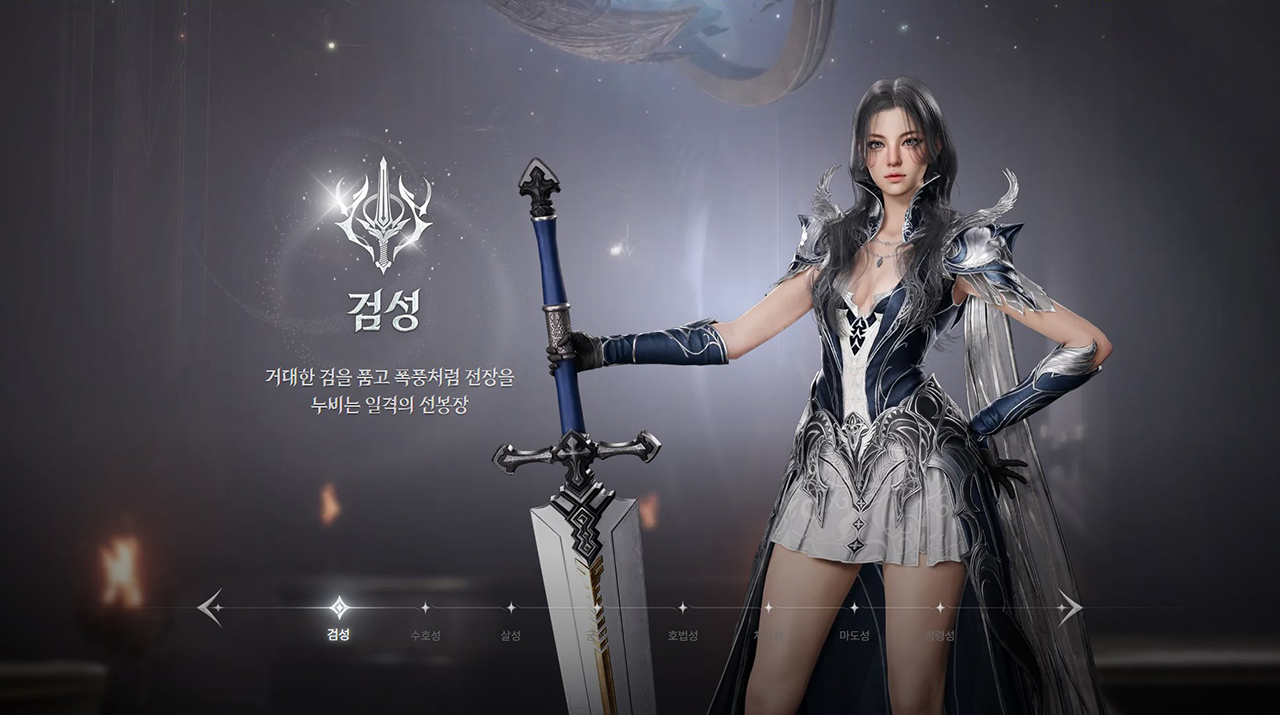Choose the 정령성 class
This screenshot has height=715, width=1280.
click(x=940, y=607)
